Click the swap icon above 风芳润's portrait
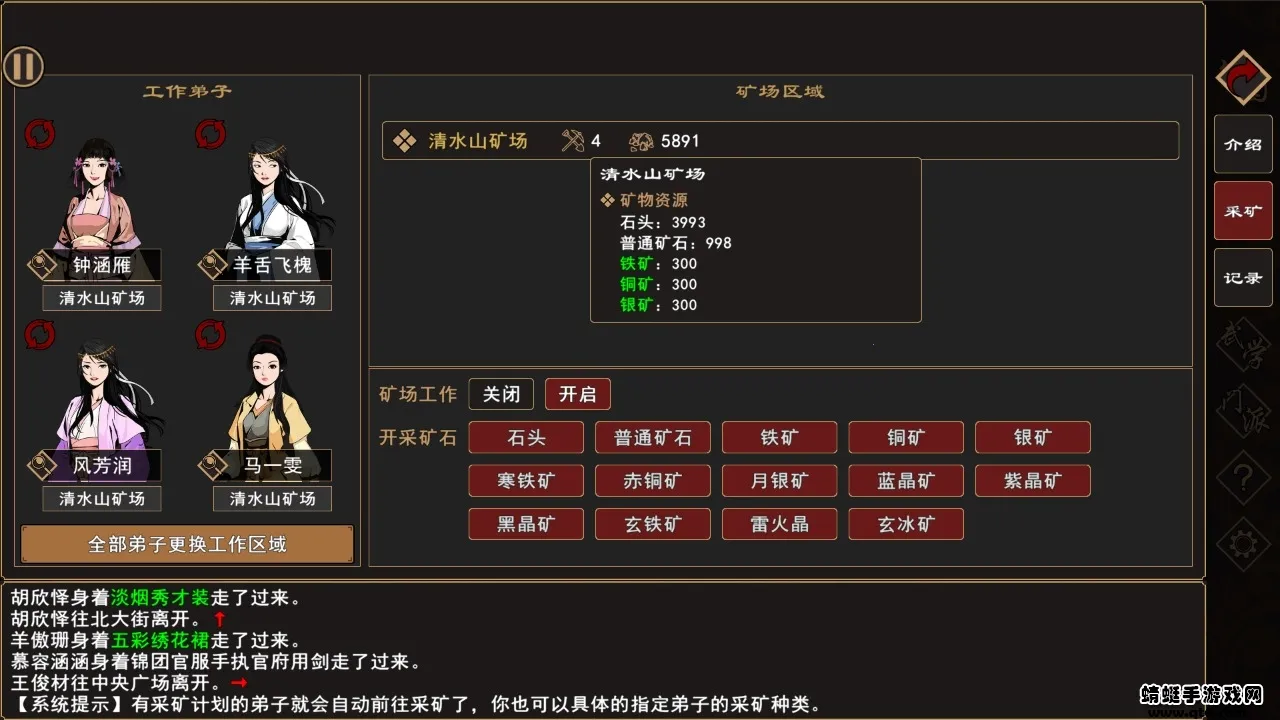This screenshot has width=1280, height=720. click(39, 334)
